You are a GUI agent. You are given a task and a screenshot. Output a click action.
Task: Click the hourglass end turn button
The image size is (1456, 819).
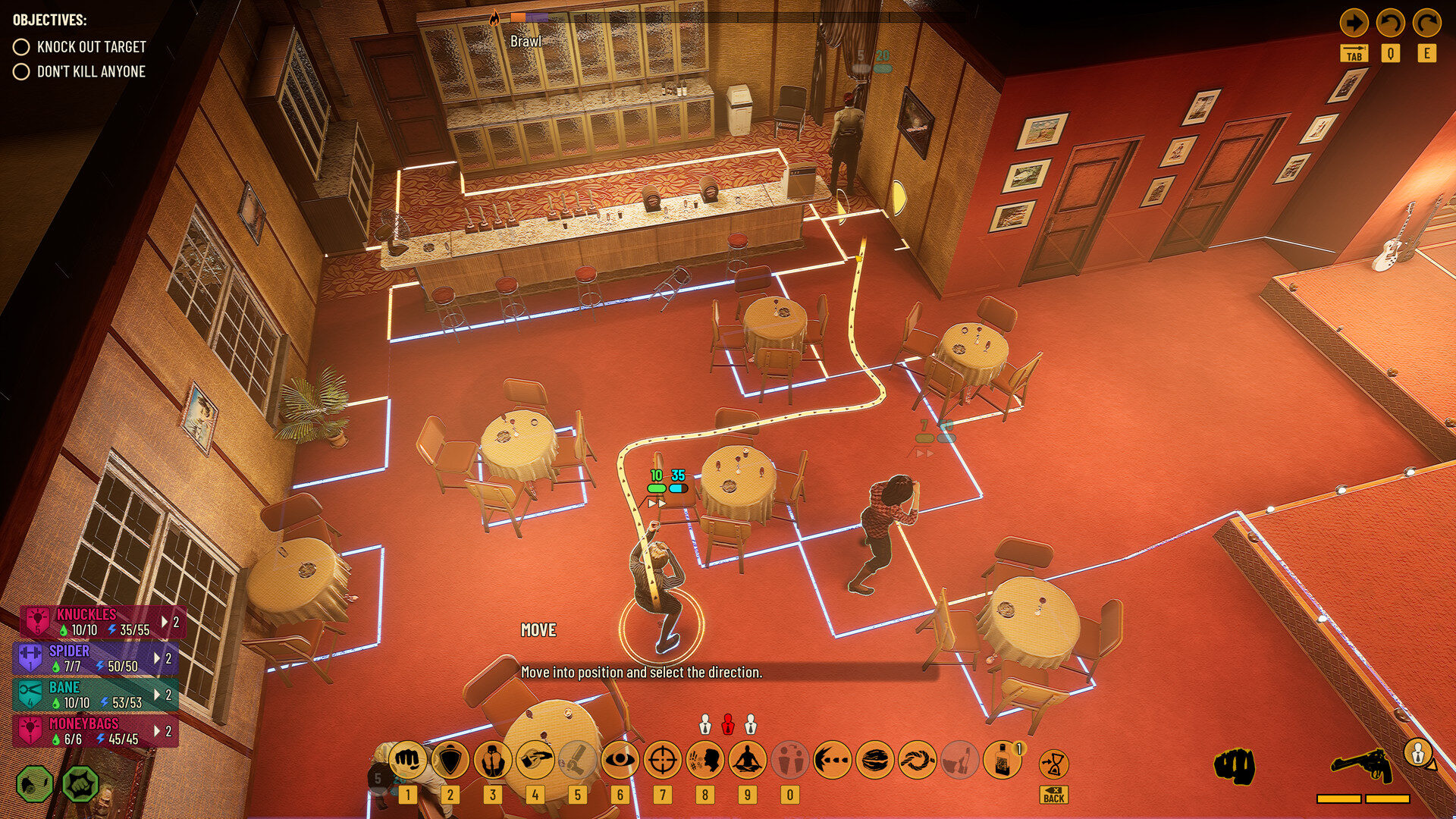(x=1054, y=763)
